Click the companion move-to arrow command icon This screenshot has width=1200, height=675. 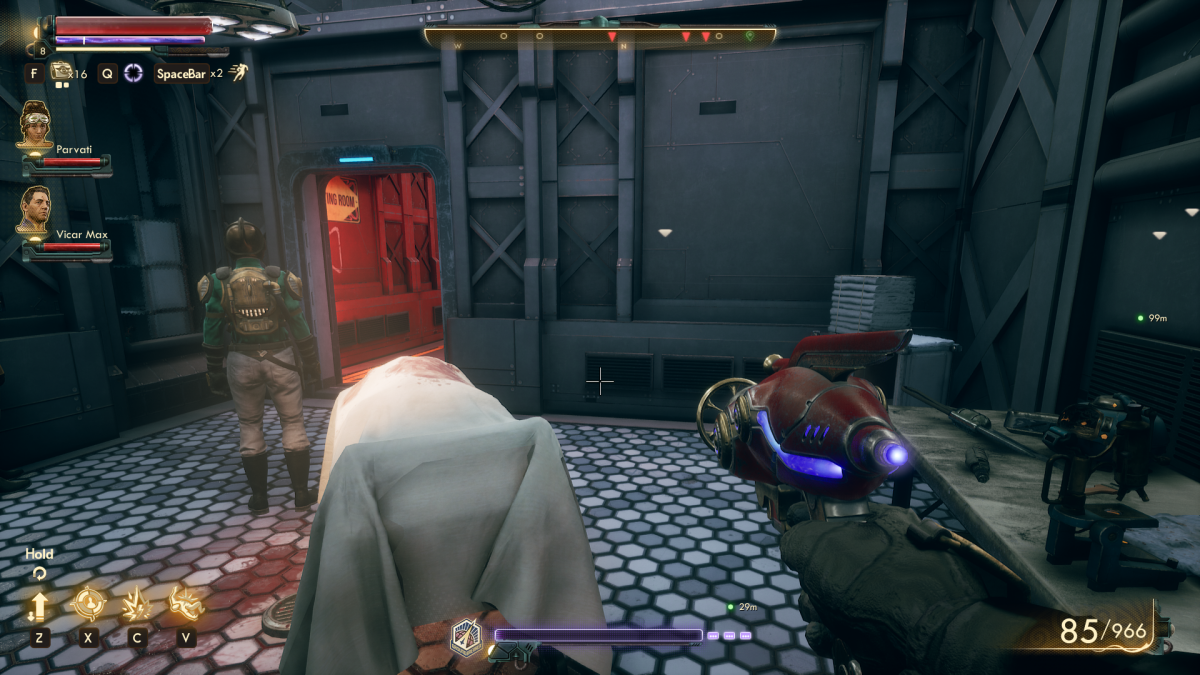40,604
